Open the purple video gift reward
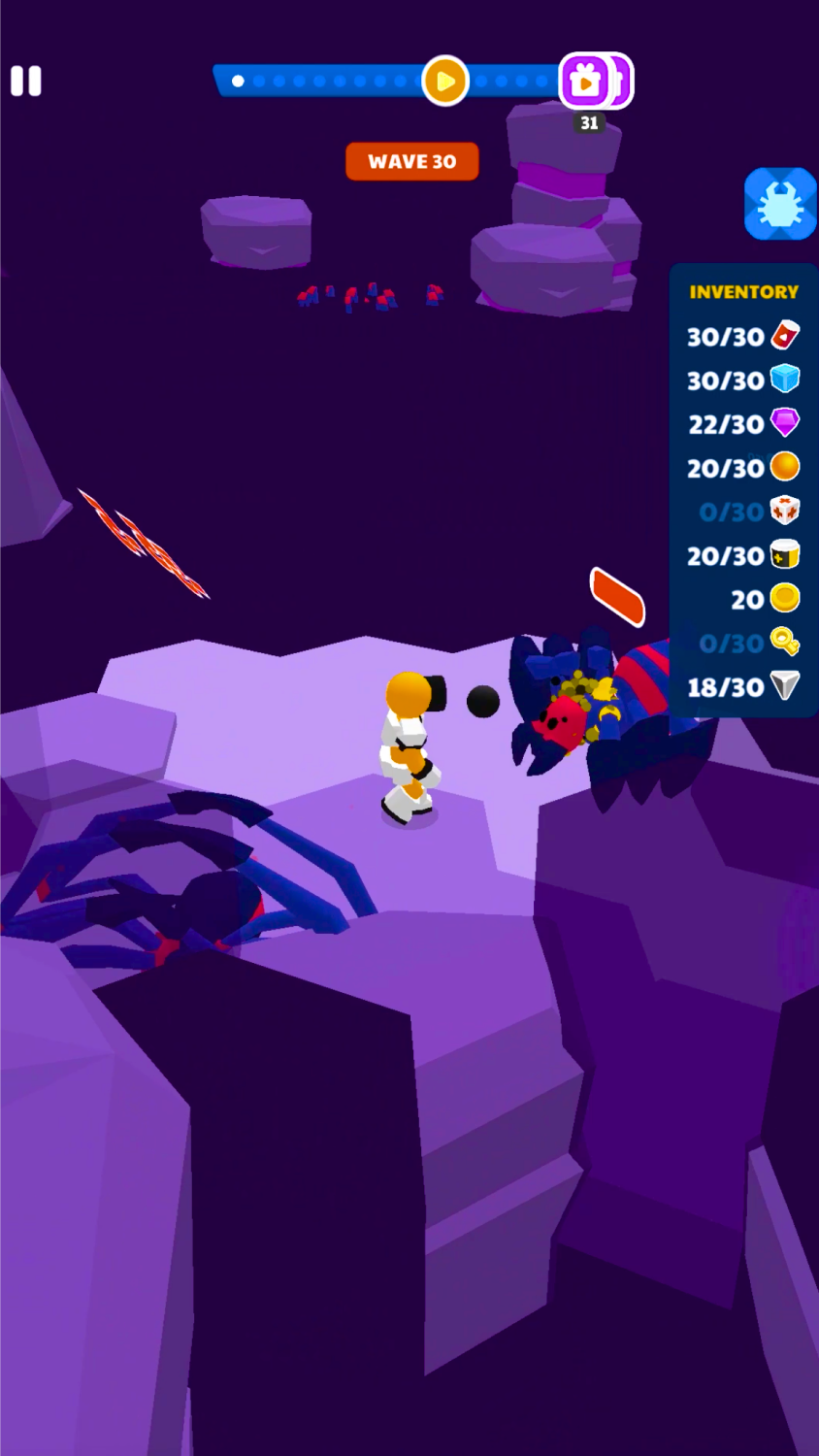The width and height of the screenshot is (819, 1456). click(x=586, y=82)
